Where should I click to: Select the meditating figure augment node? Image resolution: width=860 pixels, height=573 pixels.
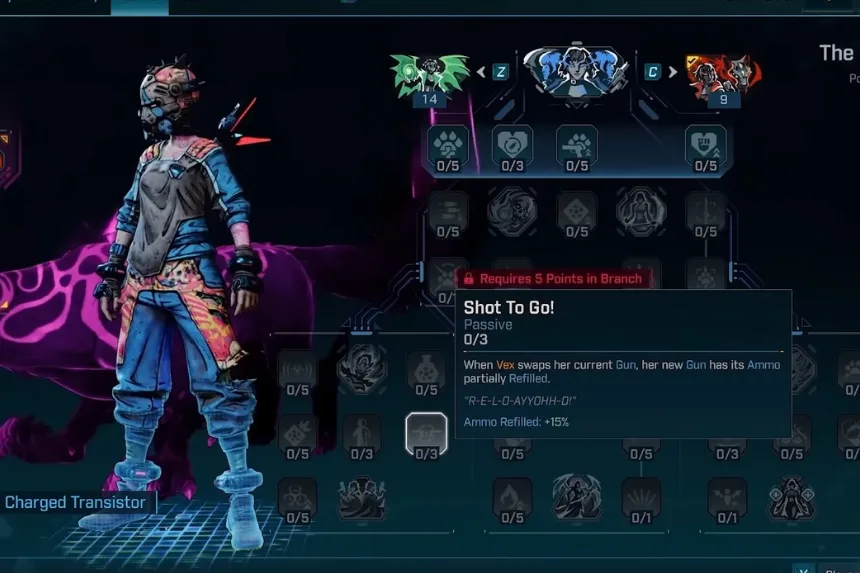(x=641, y=212)
